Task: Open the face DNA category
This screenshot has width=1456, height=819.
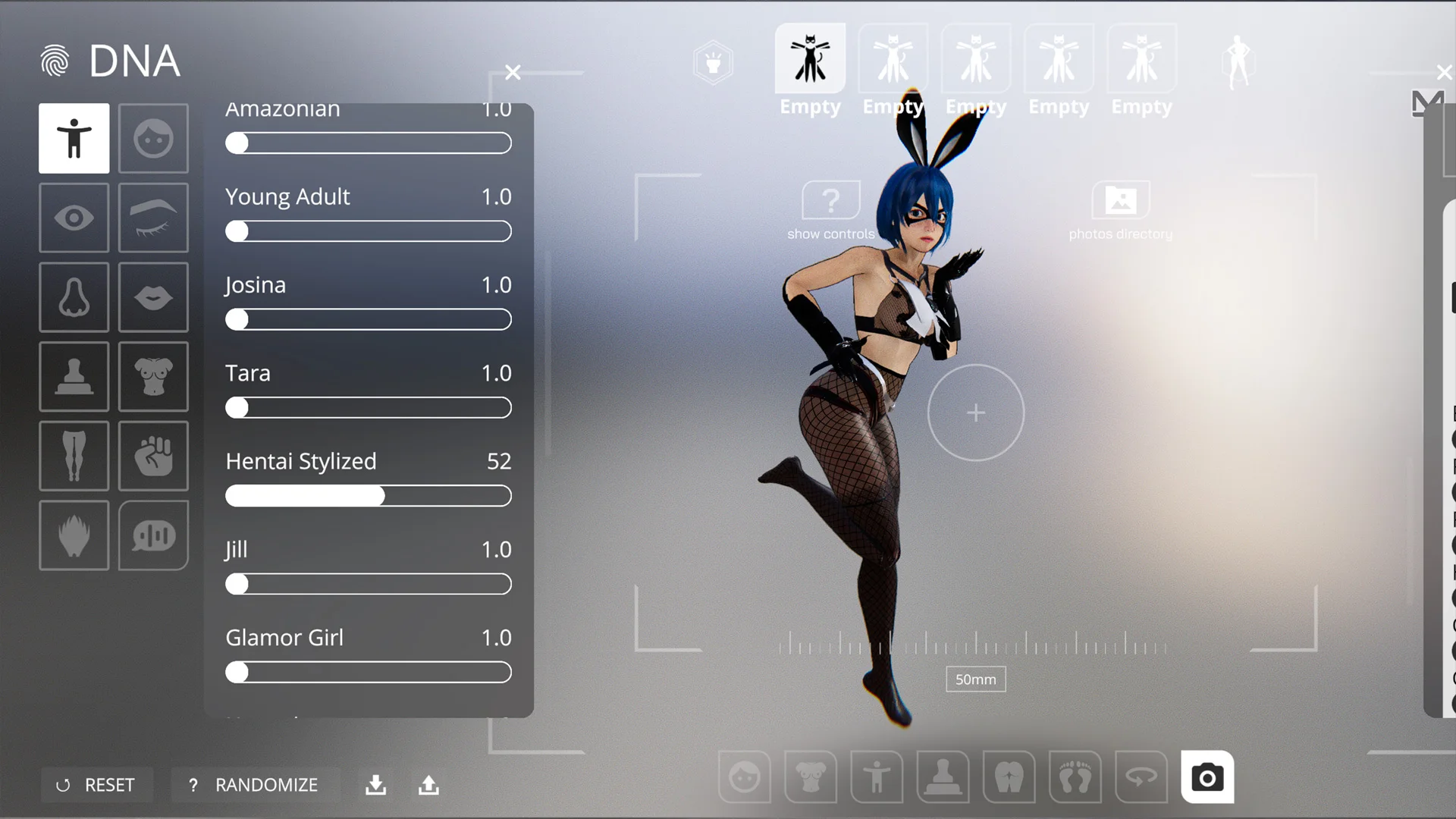Action: [x=153, y=139]
